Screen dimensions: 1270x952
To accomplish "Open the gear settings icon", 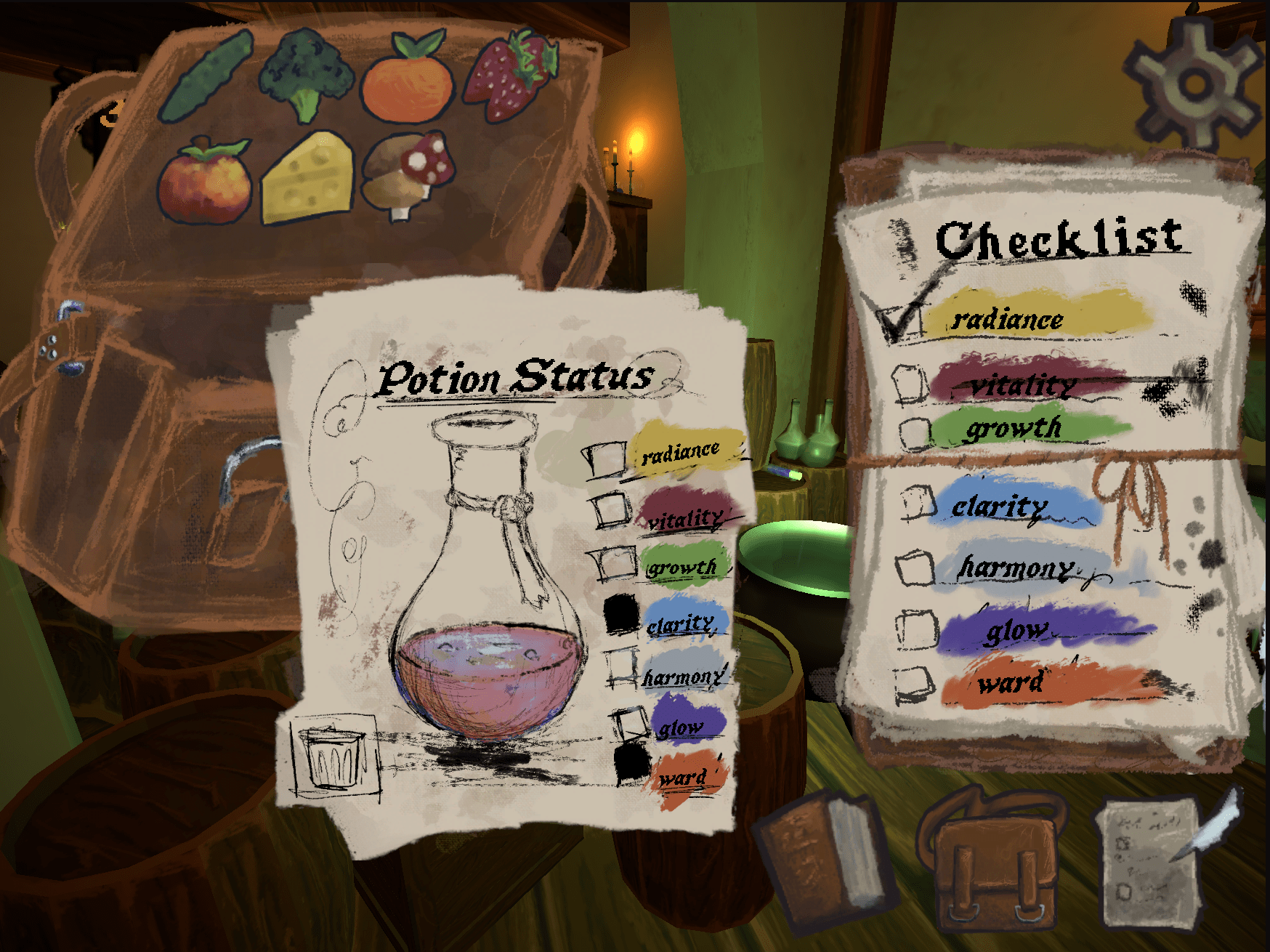I will click(1192, 85).
